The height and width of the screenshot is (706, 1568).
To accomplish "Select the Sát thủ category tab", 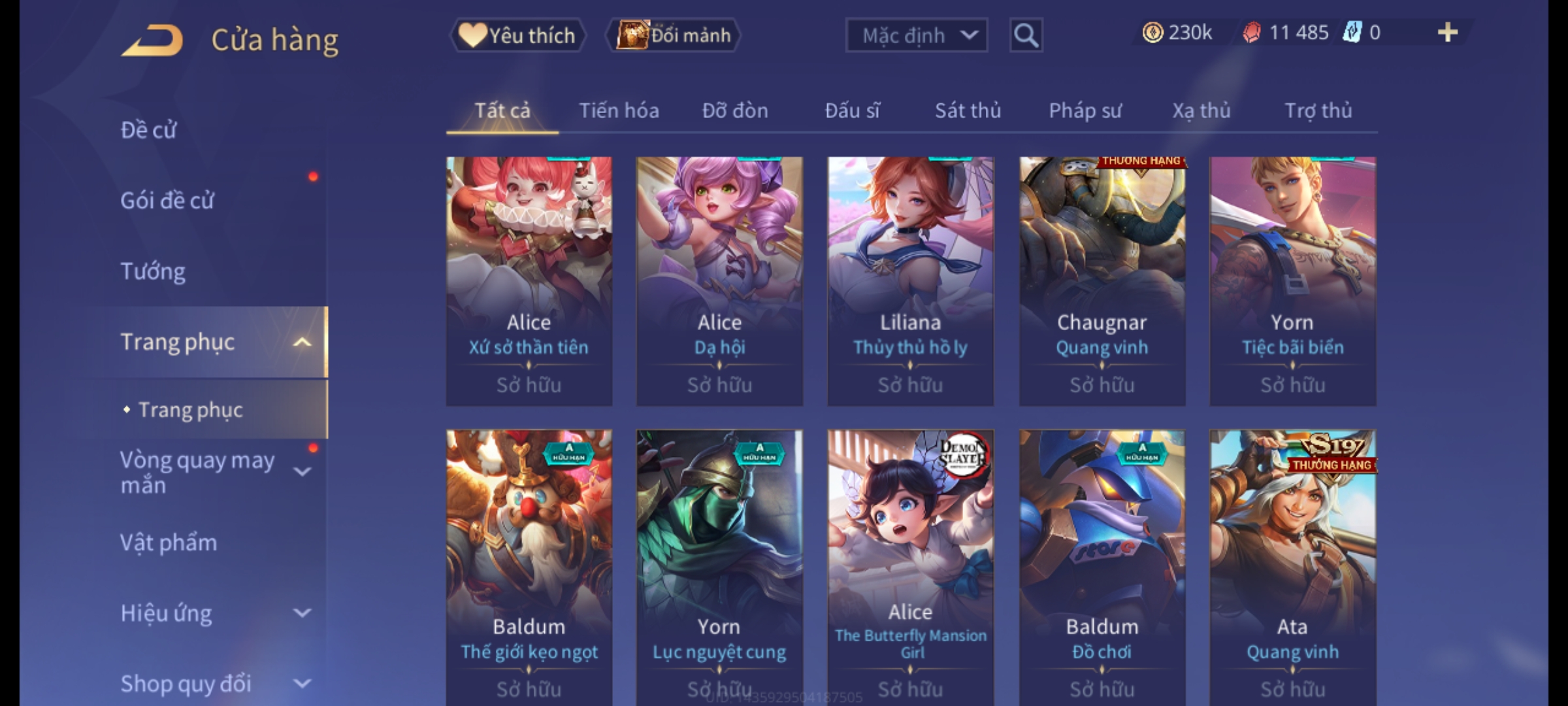I will [968, 110].
